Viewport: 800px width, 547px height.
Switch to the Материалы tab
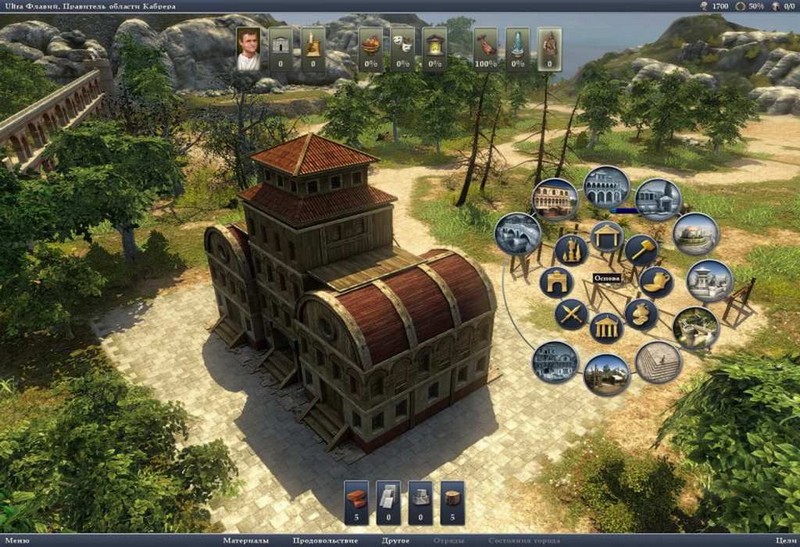click(x=245, y=541)
